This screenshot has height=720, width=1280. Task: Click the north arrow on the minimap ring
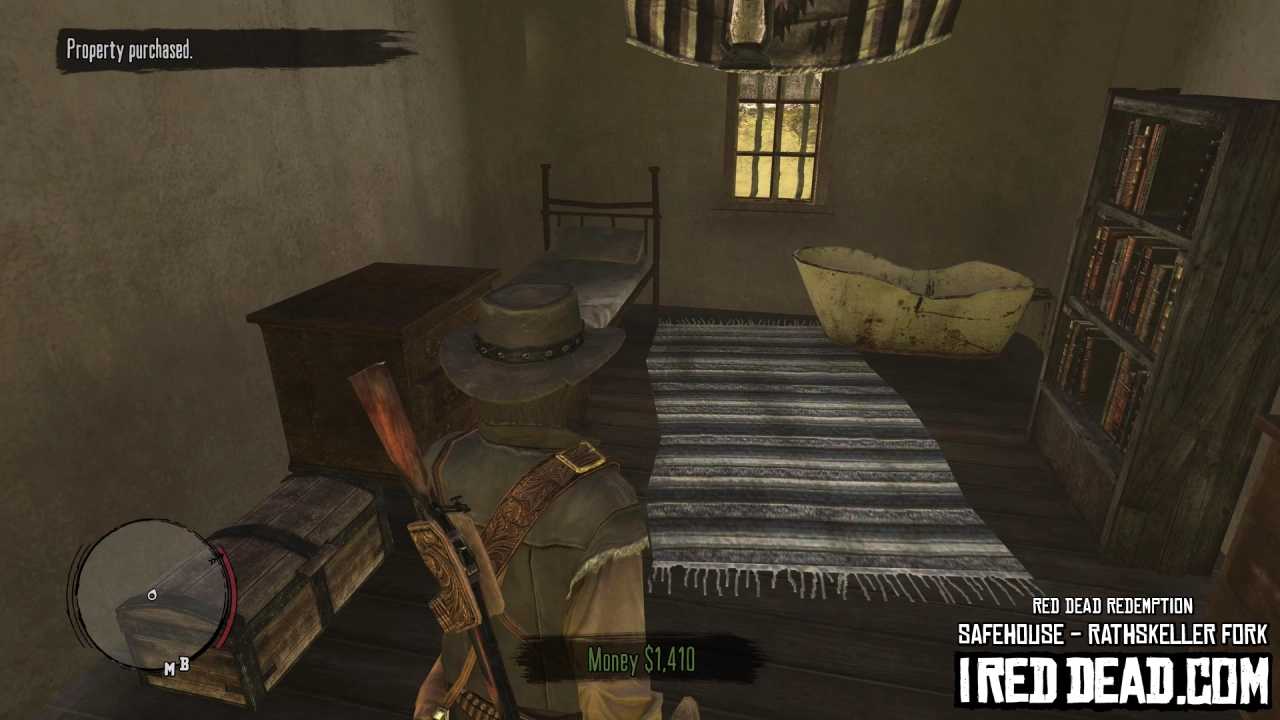point(213,558)
